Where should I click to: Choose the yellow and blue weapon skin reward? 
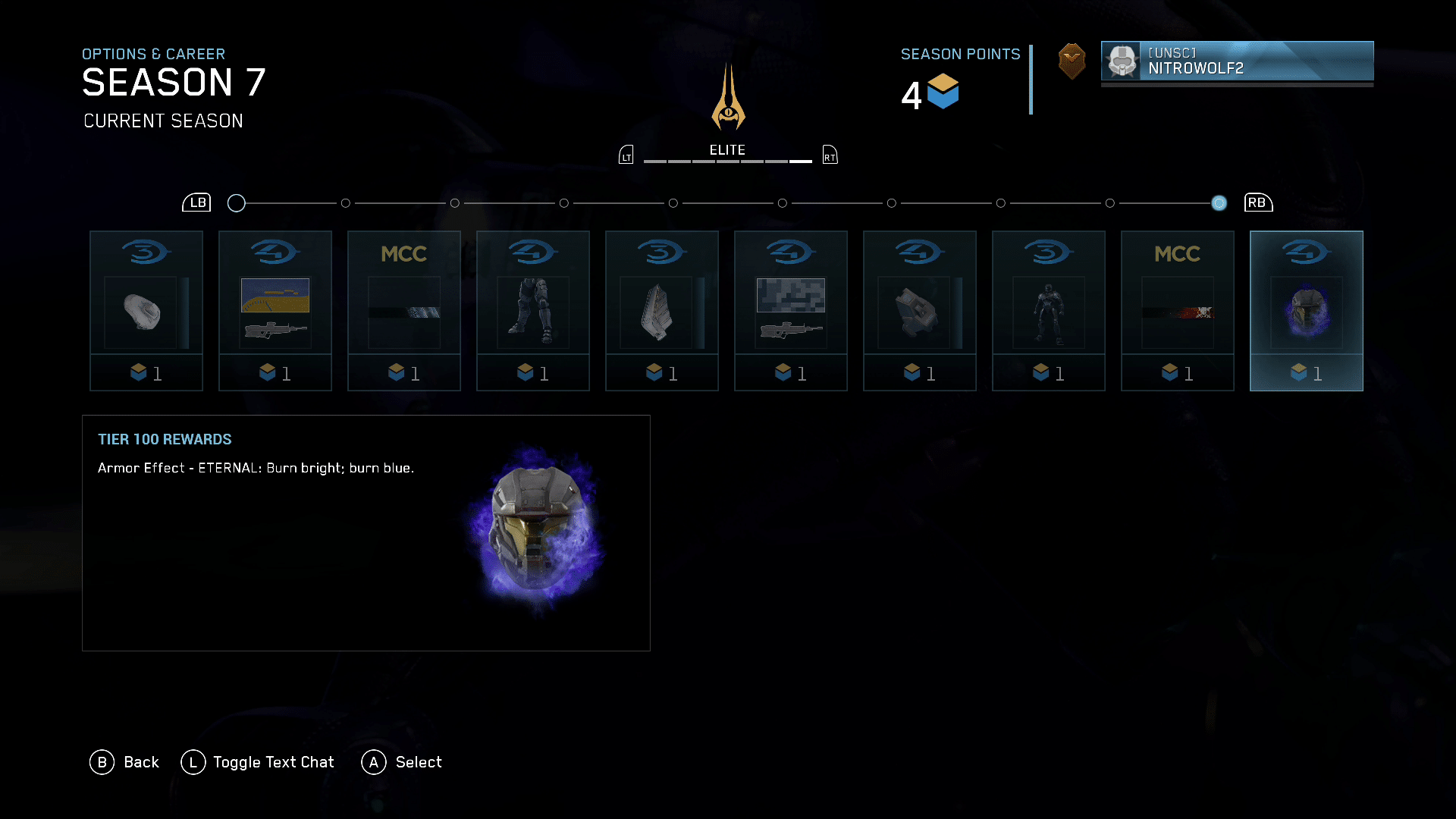tap(275, 310)
